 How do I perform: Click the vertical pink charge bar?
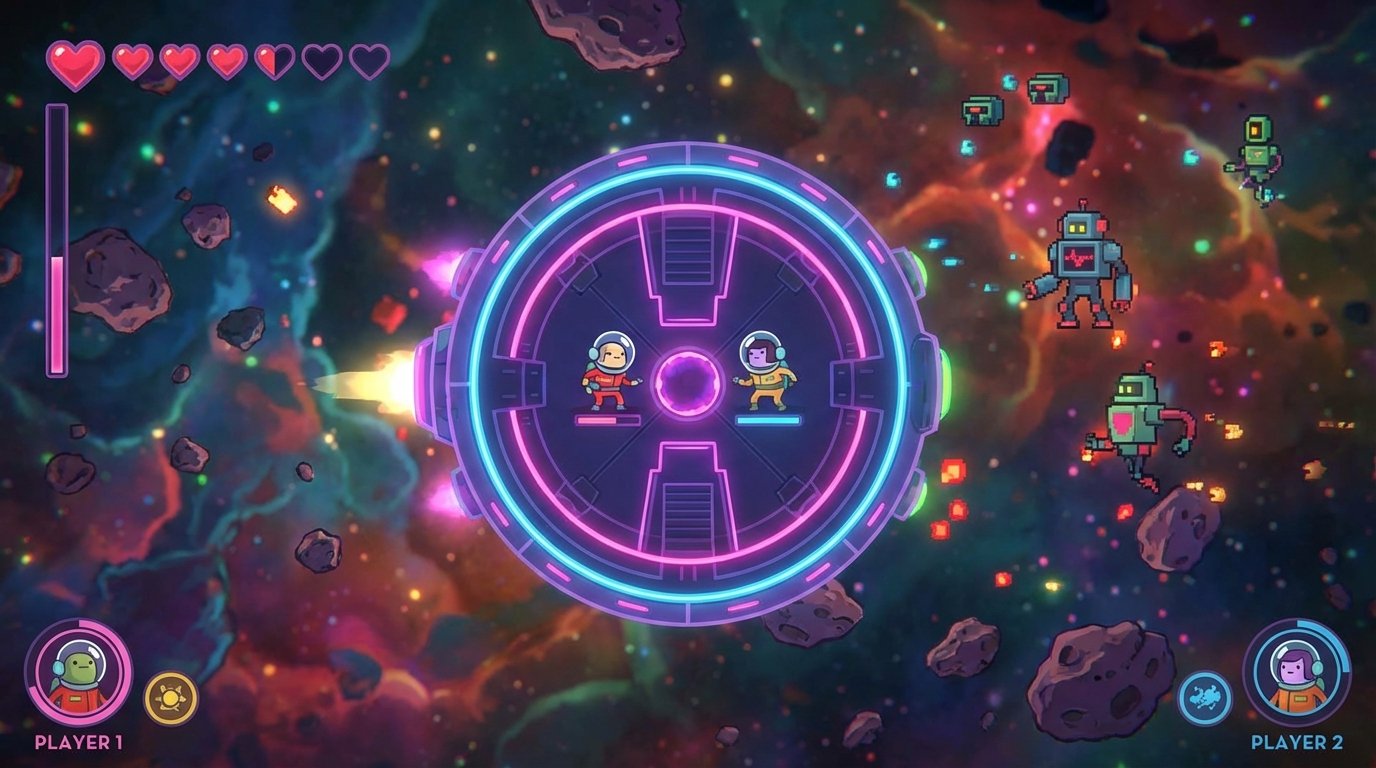click(x=57, y=240)
